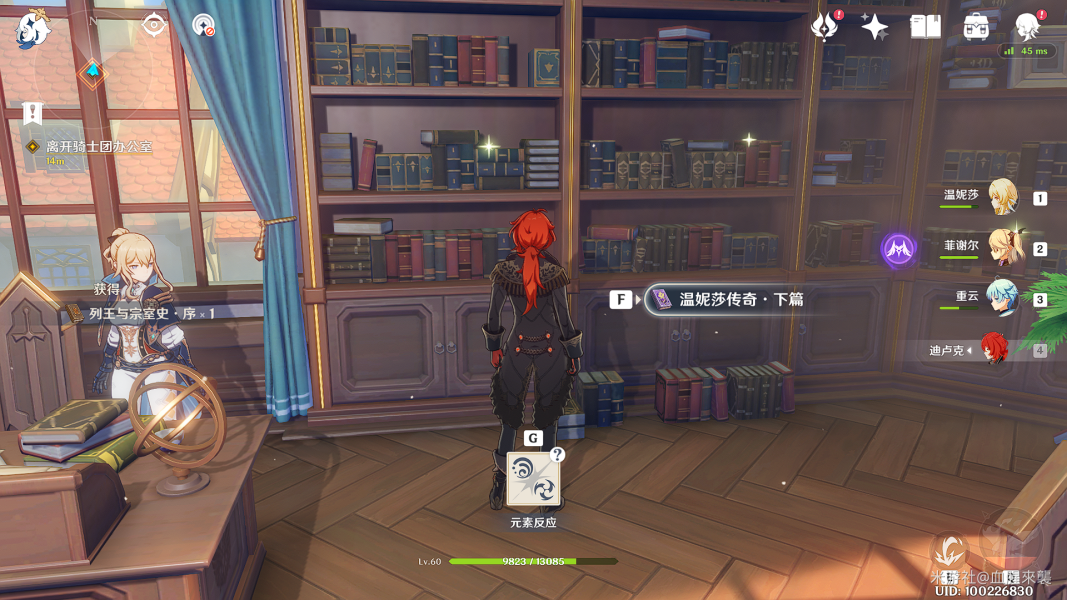Viewport: 1067px width, 600px height.
Task: Open the events menu with winged emblem
Action: click(825, 27)
